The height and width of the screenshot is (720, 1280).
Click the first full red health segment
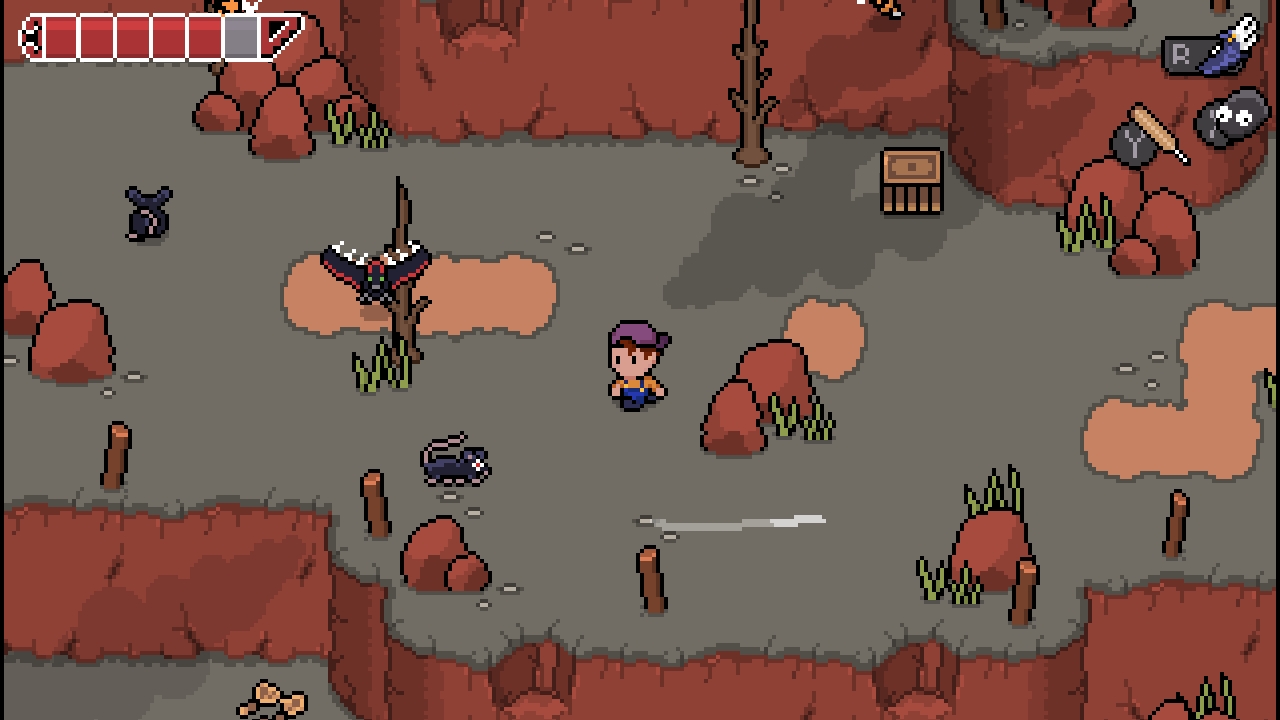[x=60, y=36]
